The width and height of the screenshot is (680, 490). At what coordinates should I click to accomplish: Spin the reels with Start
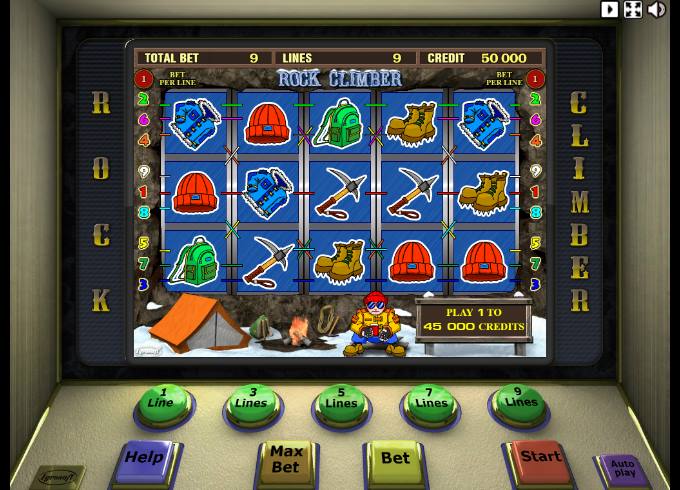tap(540, 457)
